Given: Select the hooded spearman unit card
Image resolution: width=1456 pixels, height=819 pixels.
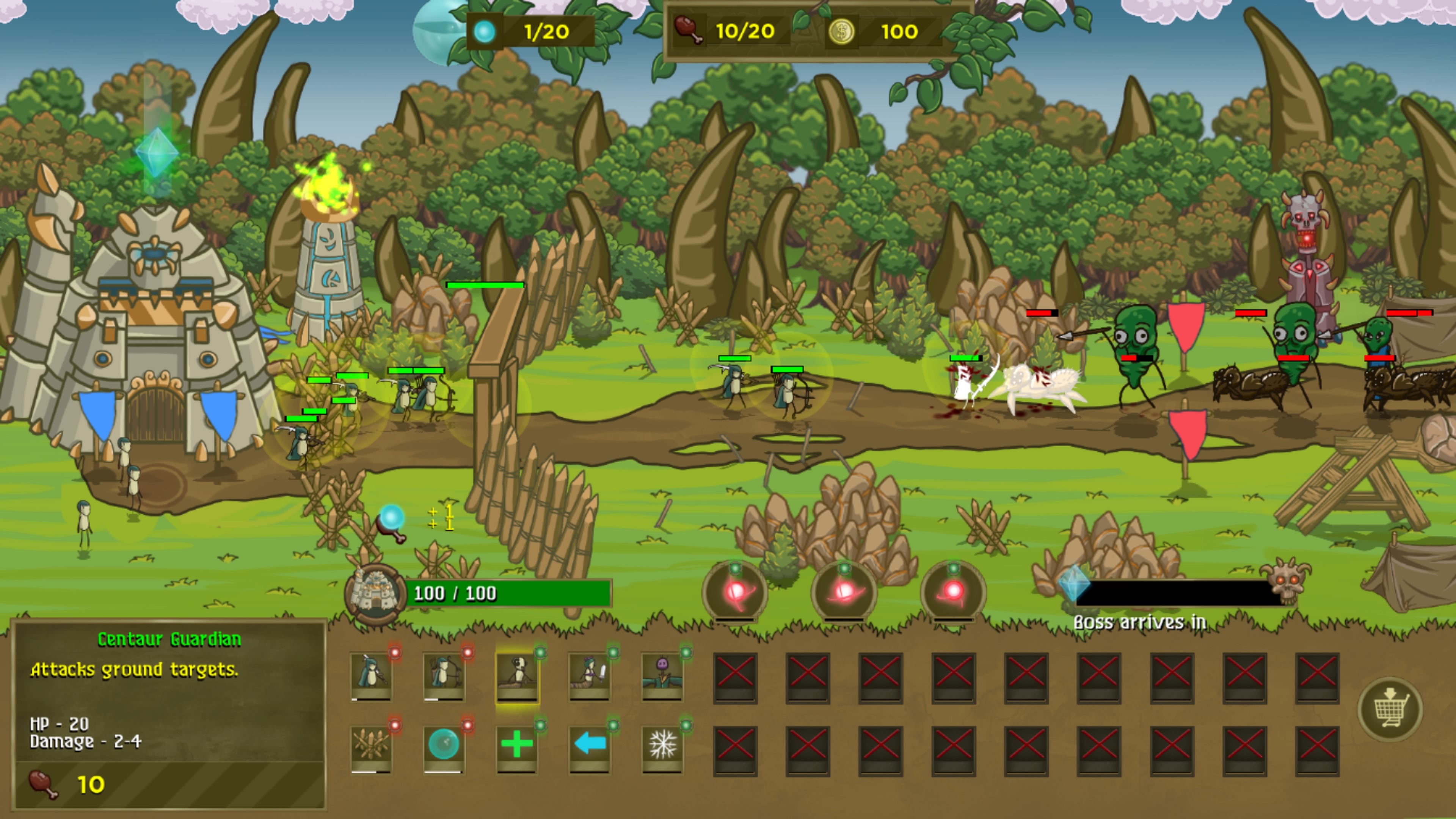Looking at the screenshot, I should [371, 676].
